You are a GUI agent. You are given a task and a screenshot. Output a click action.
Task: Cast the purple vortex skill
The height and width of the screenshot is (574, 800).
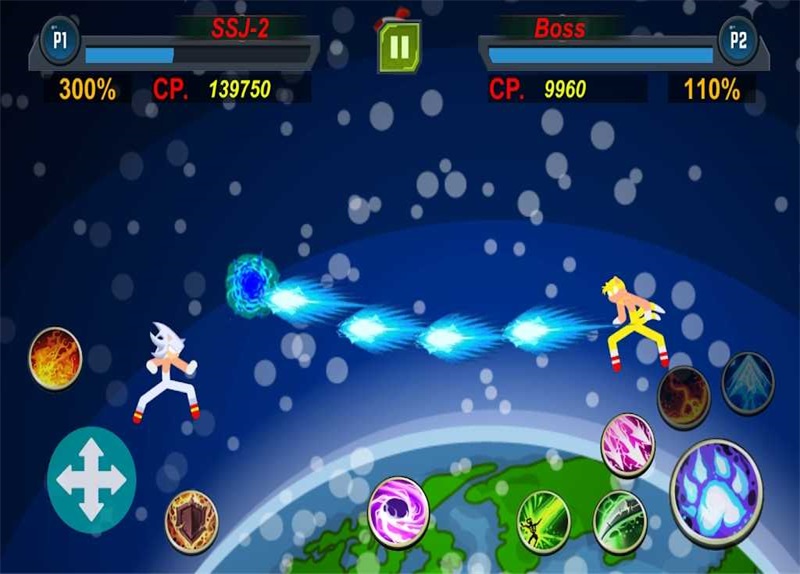[398, 512]
